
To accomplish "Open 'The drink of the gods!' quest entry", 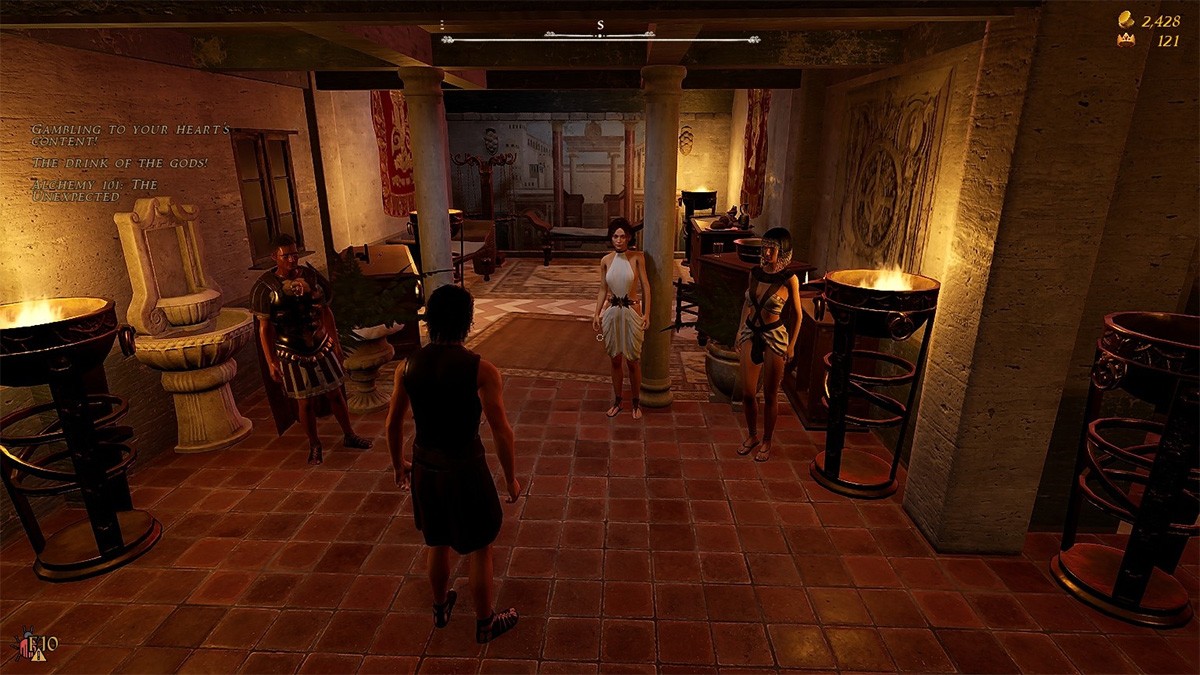I will pyautogui.click(x=120, y=163).
